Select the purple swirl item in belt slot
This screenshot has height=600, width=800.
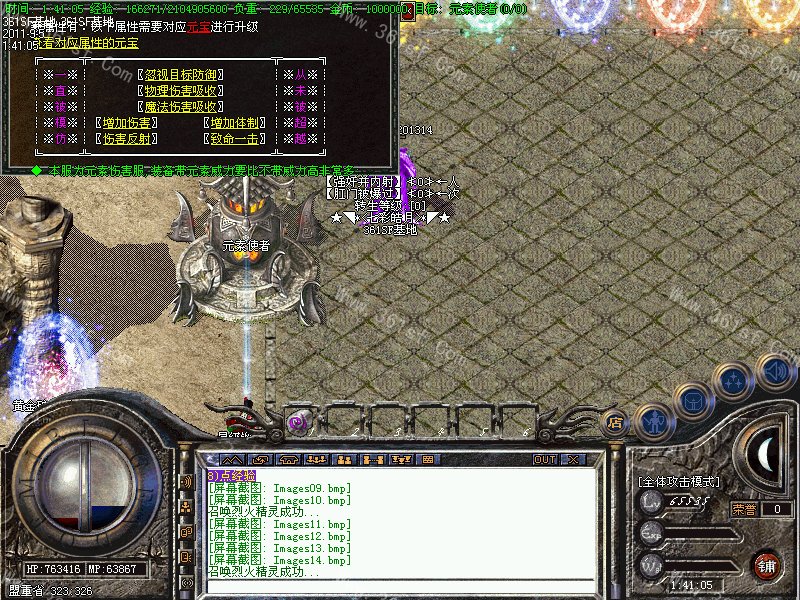click(x=297, y=422)
